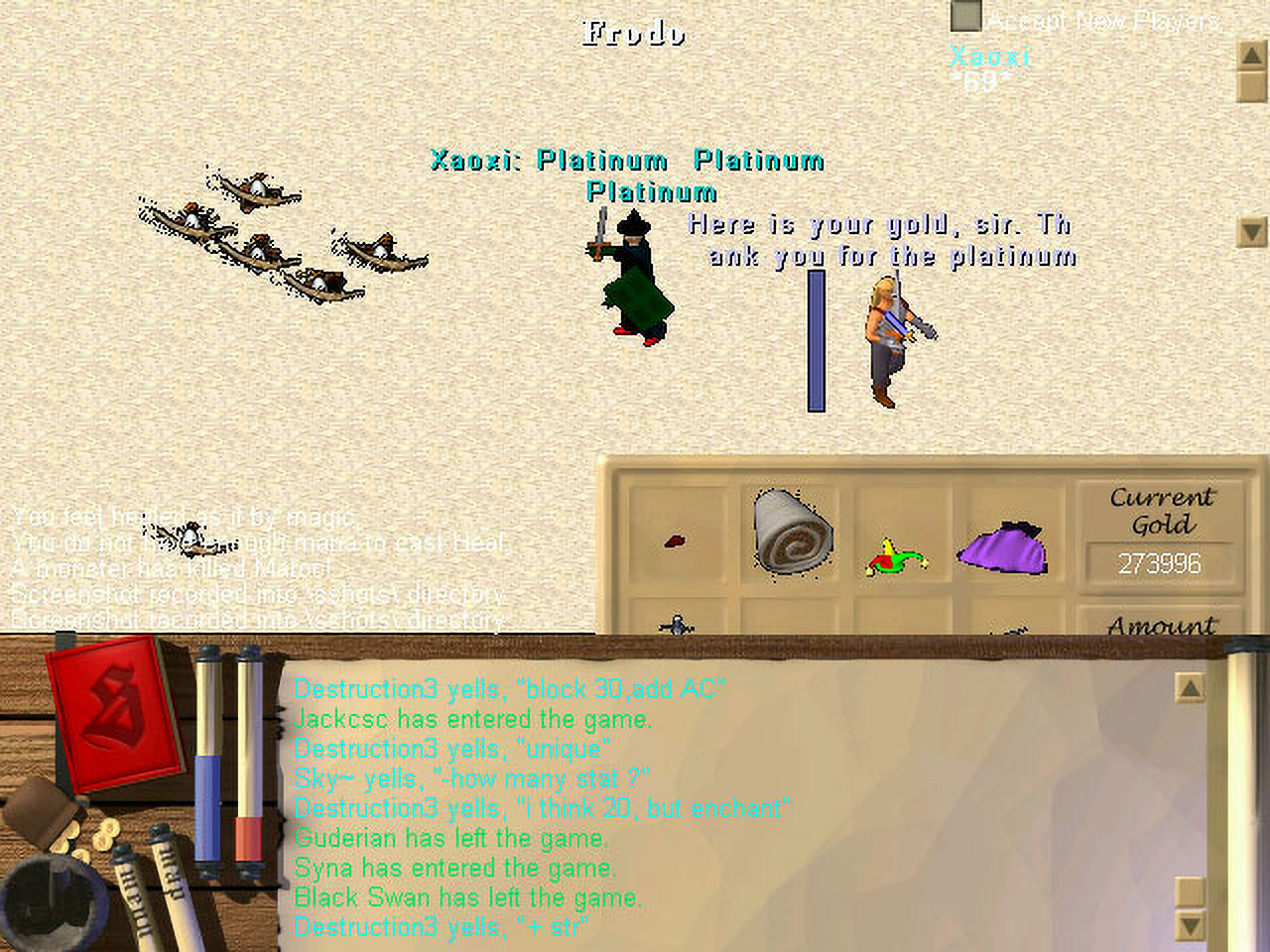The height and width of the screenshot is (952, 1270).
Task: Click the player list's up arrow
Action: pyautogui.click(x=1252, y=56)
